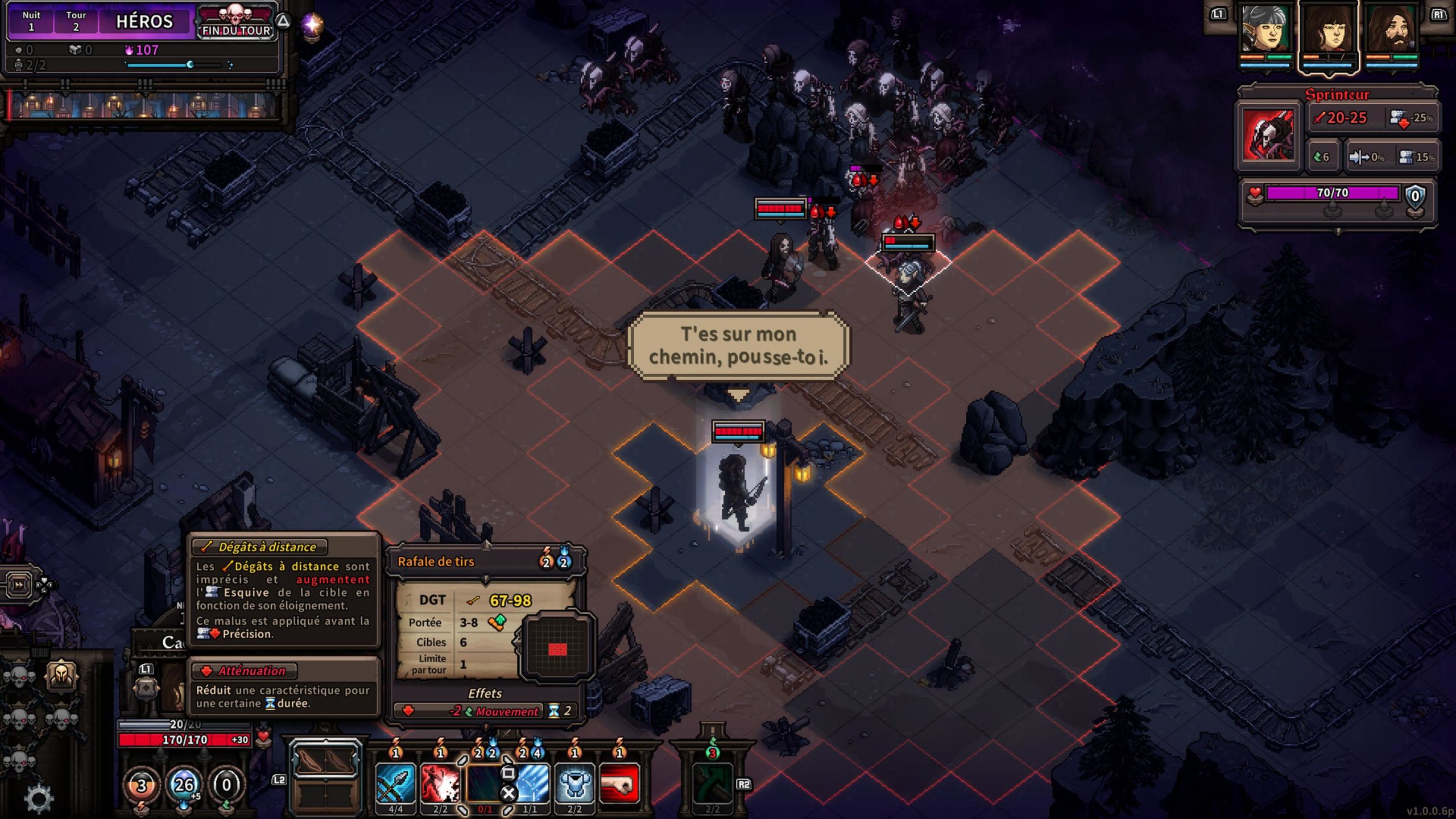Click the fast-forward speed button
The height and width of the screenshot is (819, 1456).
click(x=19, y=584)
